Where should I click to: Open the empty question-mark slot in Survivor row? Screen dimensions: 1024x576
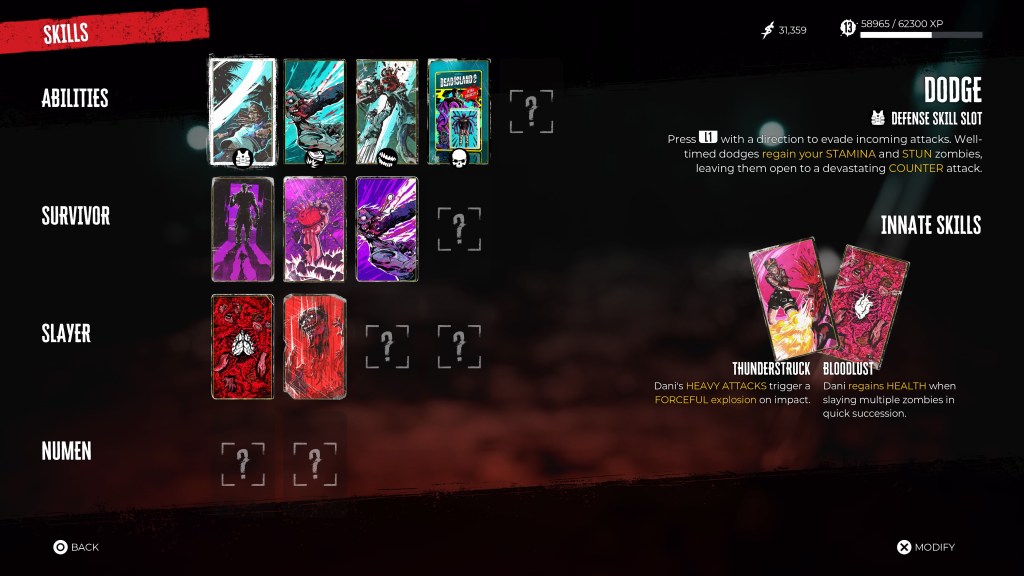pos(459,229)
